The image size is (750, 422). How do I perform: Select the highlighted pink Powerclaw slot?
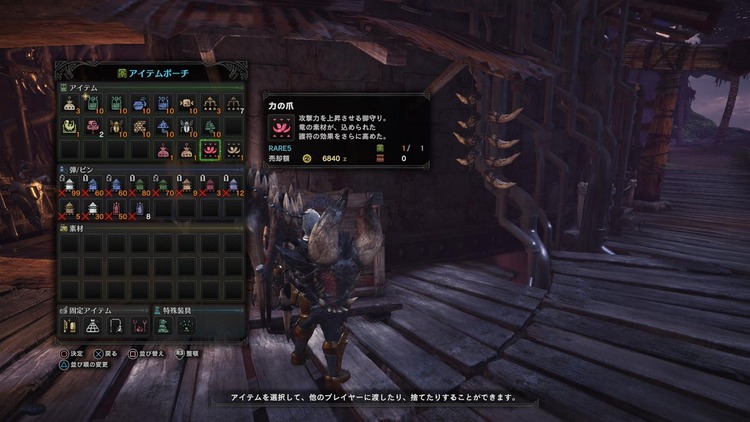coord(211,150)
